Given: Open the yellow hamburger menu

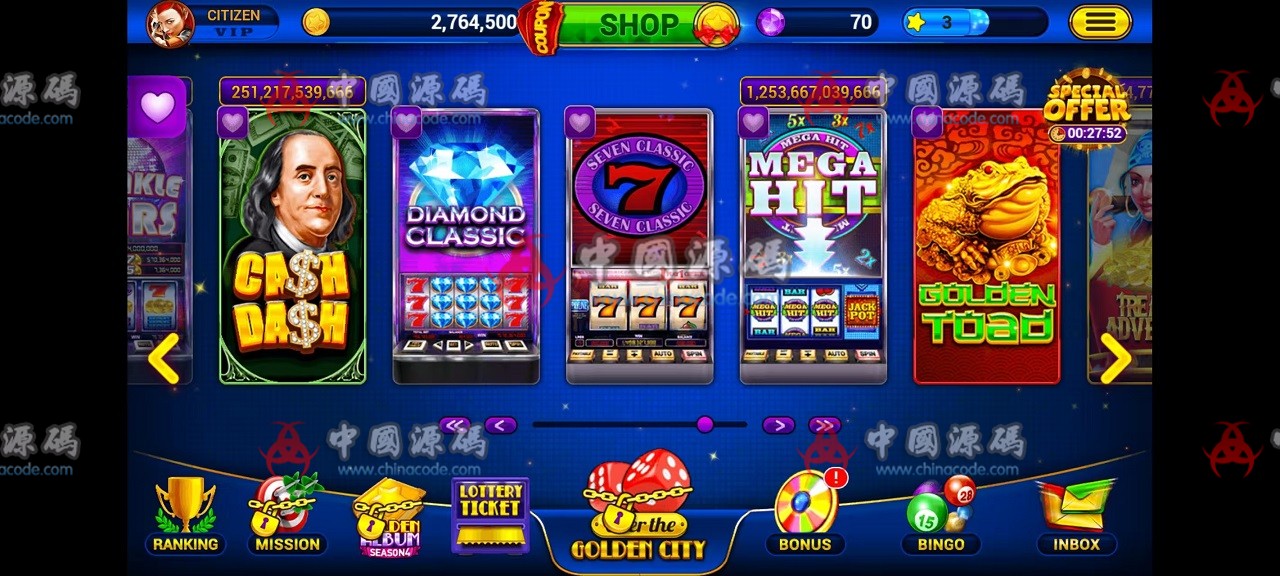Looking at the screenshot, I should coord(1100,22).
